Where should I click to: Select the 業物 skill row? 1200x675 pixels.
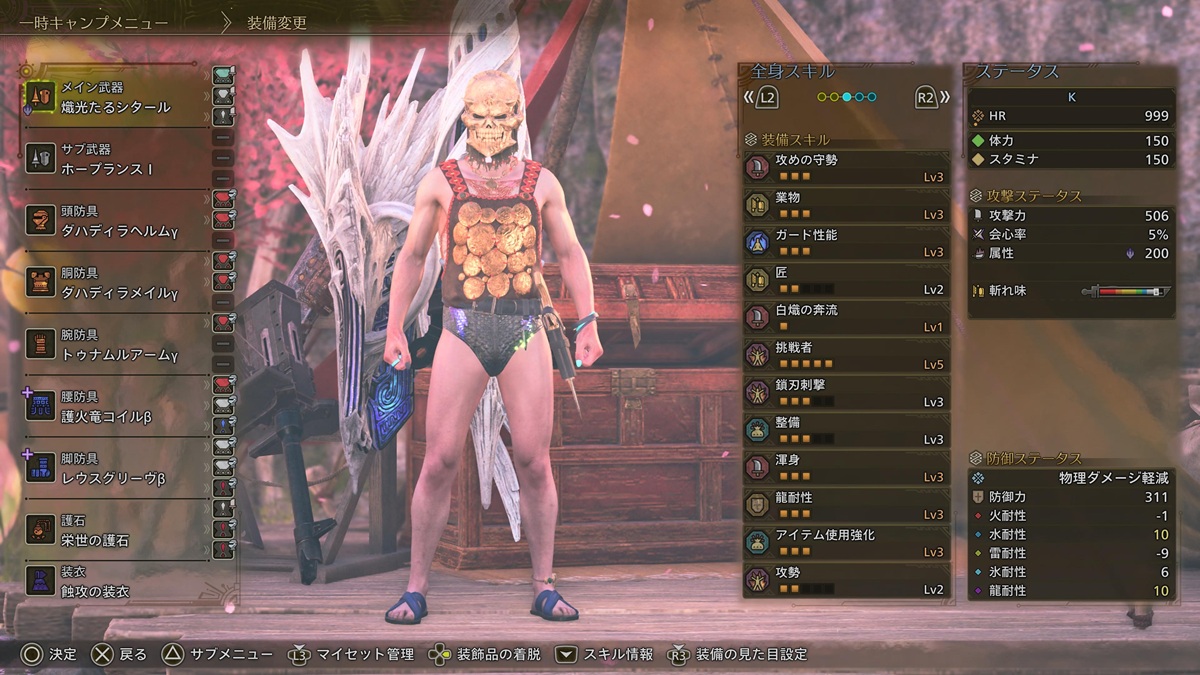[x=846, y=204]
